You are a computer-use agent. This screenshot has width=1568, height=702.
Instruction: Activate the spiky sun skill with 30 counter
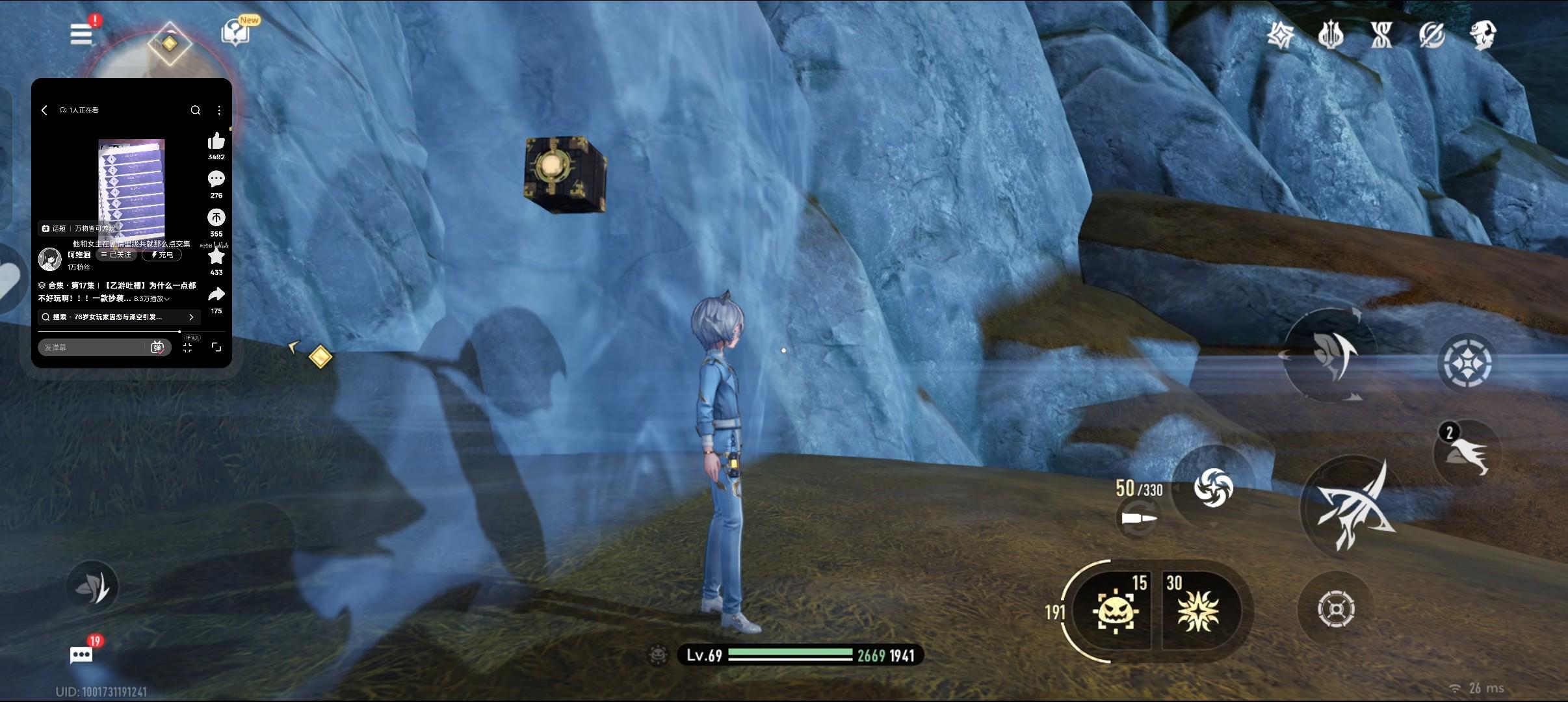[x=1198, y=610]
